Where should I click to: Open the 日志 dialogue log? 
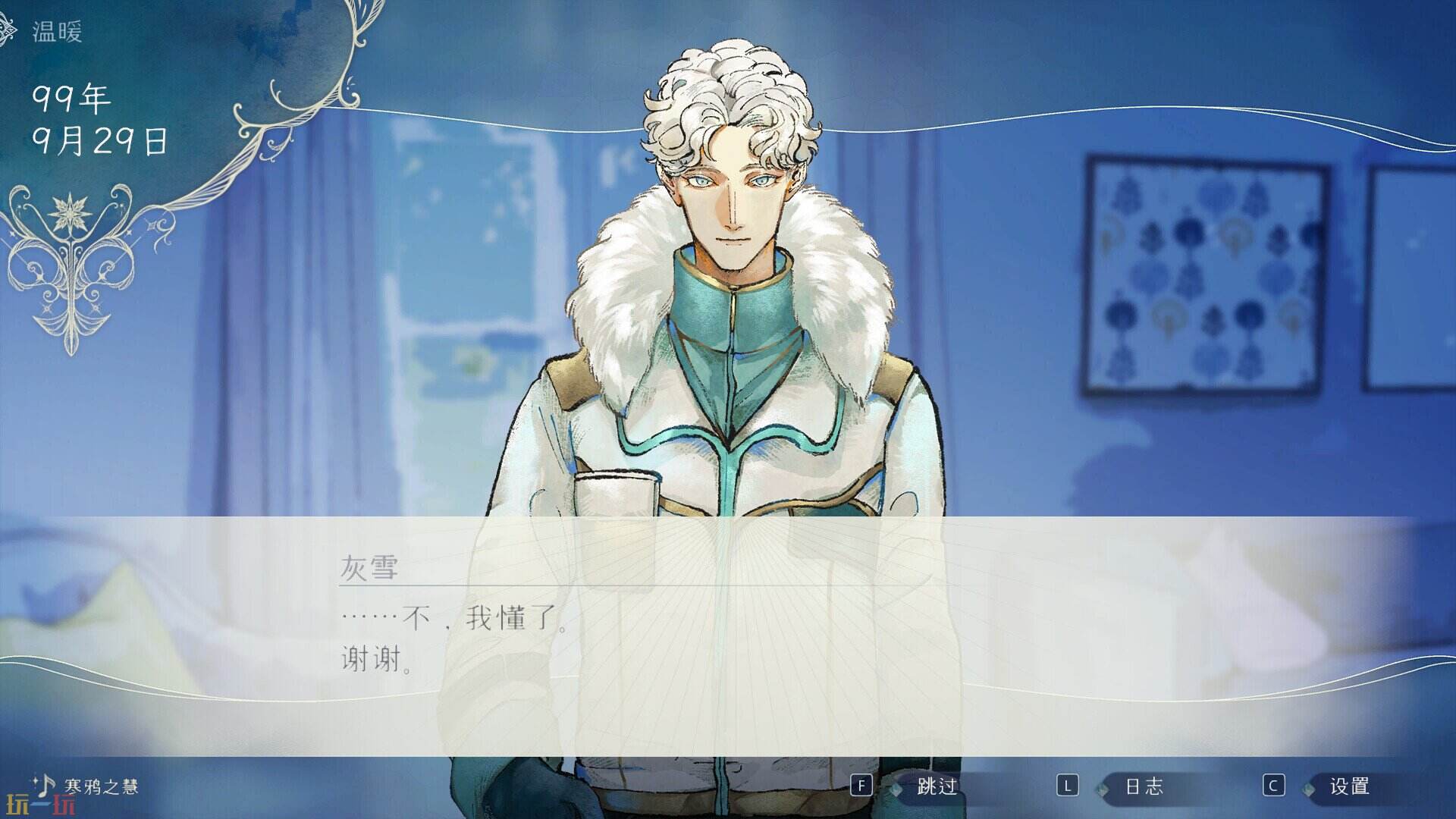point(1145,785)
